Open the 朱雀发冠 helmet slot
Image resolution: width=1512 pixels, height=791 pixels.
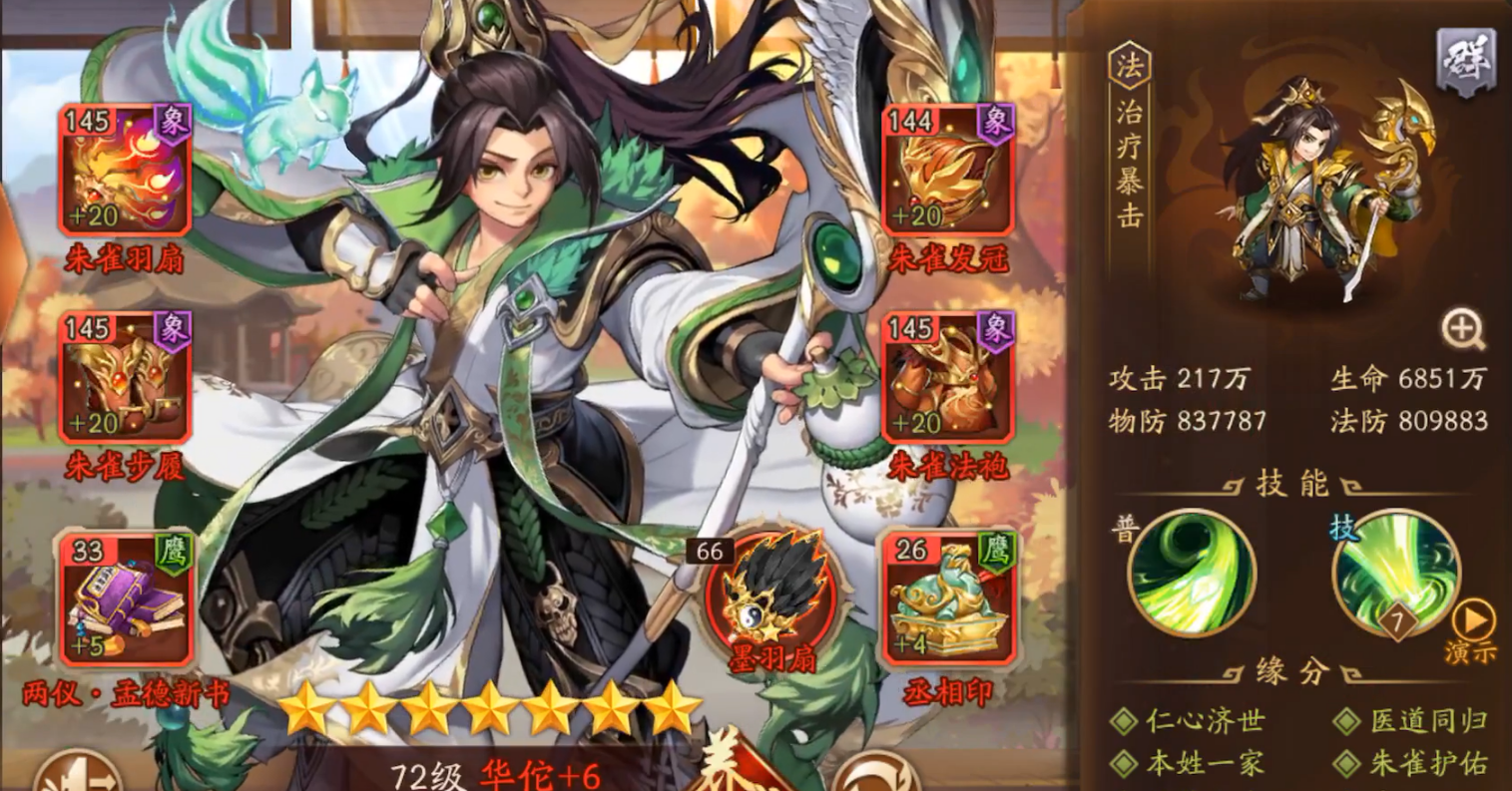947,171
